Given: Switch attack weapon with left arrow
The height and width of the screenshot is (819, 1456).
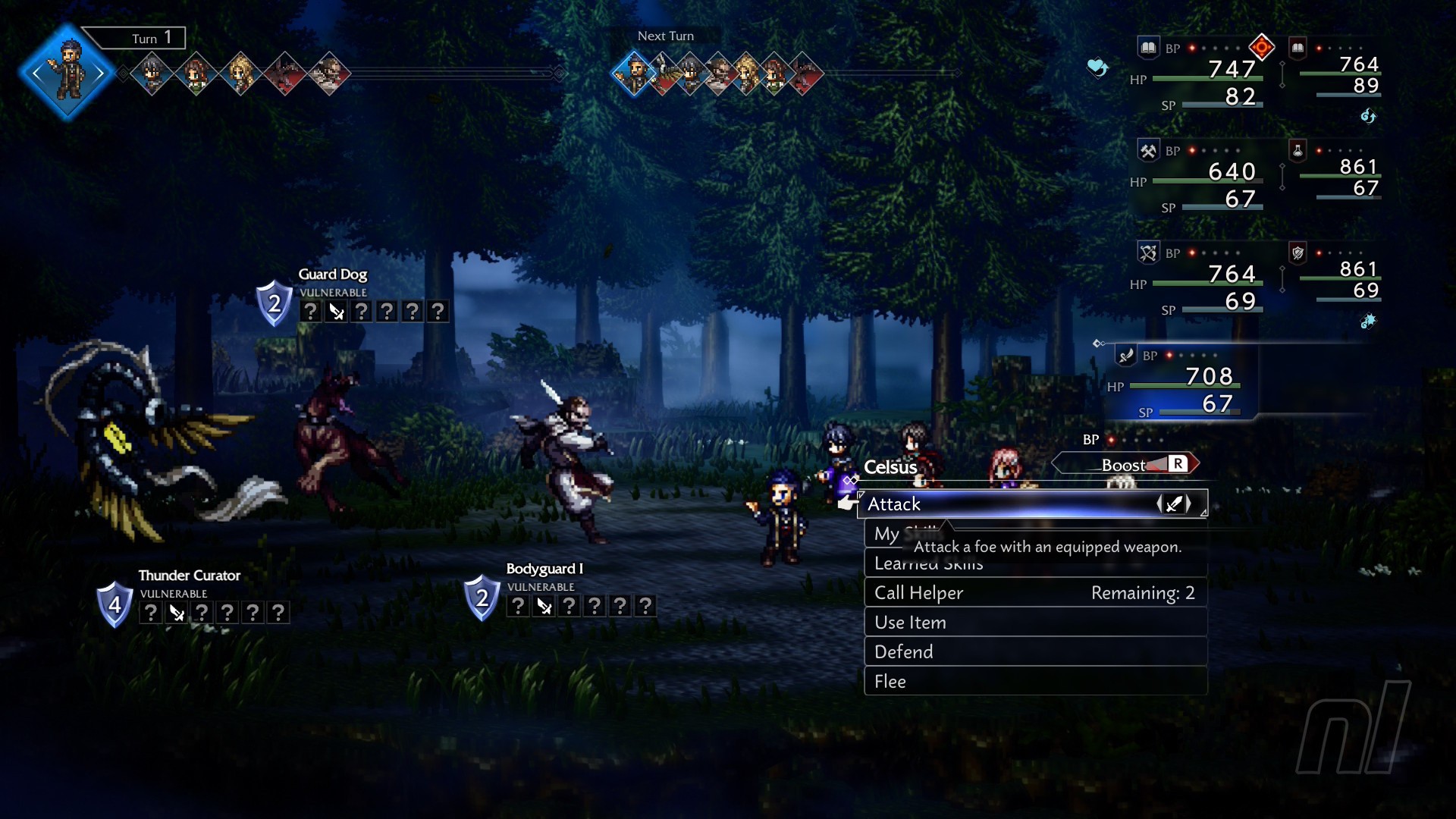Looking at the screenshot, I should 1160,504.
